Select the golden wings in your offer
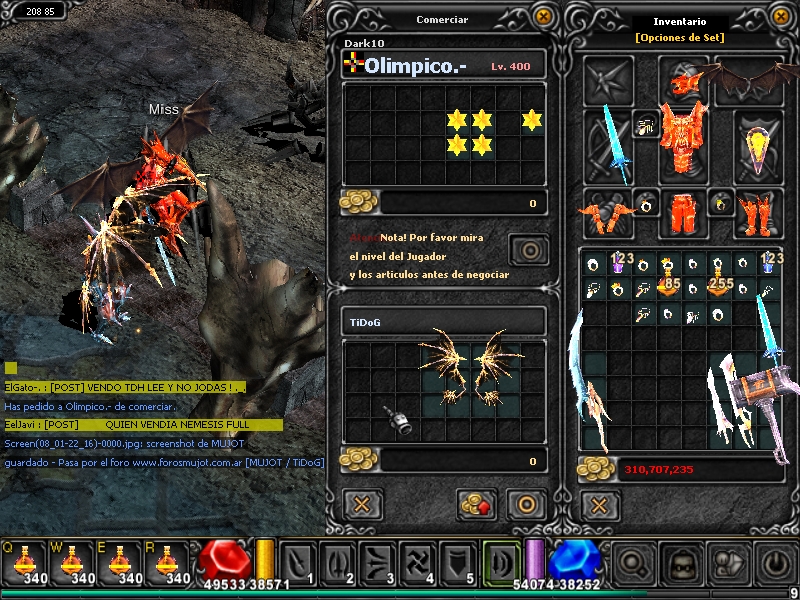Viewport: 800px width, 600px height. click(468, 367)
